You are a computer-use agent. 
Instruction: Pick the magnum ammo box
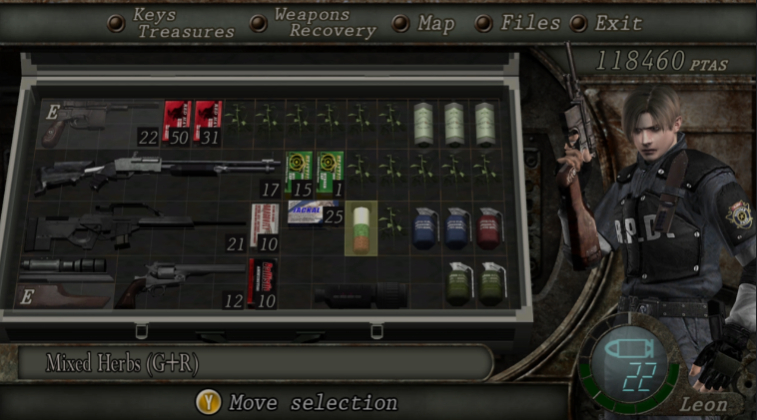tap(263, 283)
